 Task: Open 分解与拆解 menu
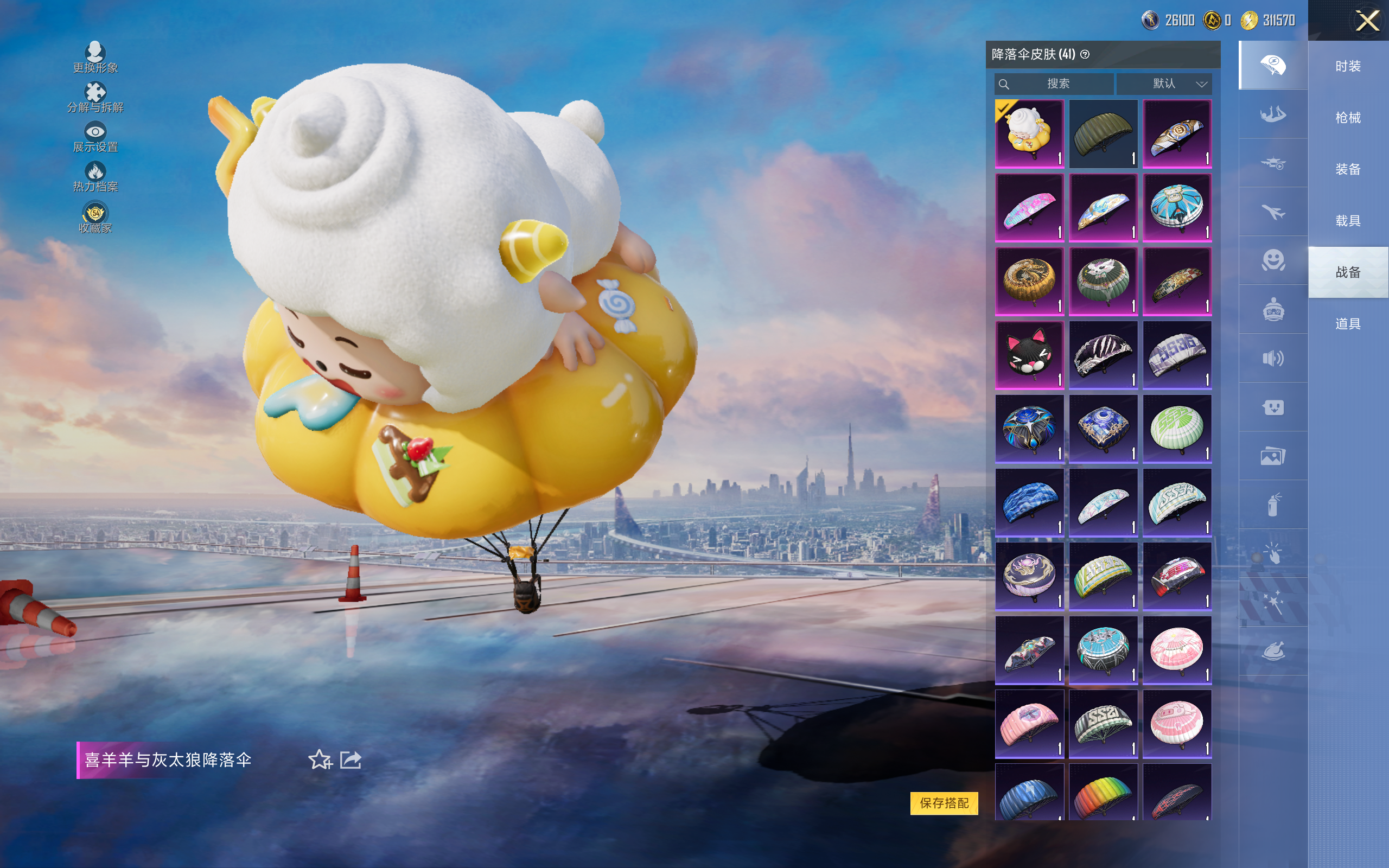pos(95,98)
